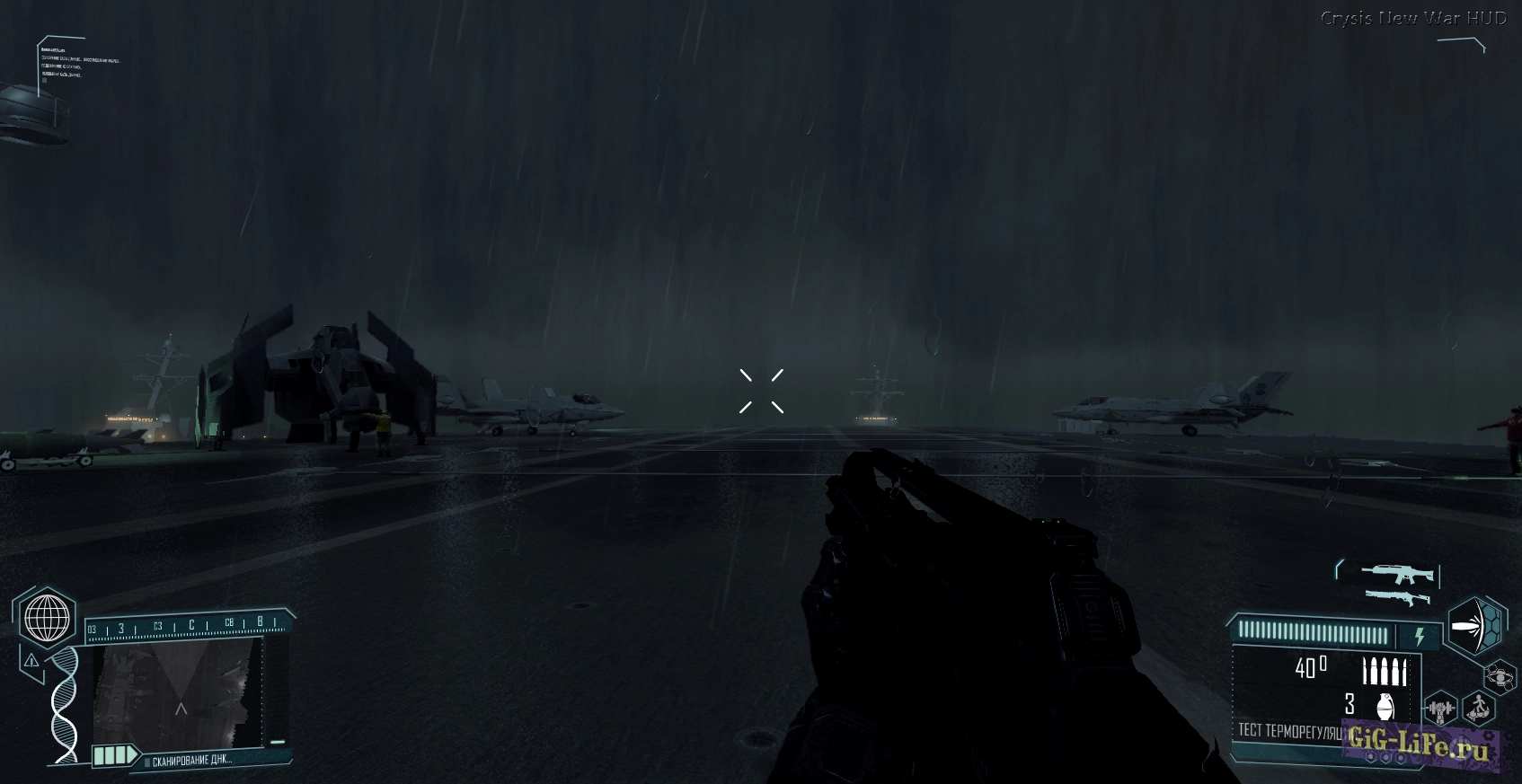The image size is (1522, 784).
Task: Select the grenade icon showing 3 grenades
Action: tap(1384, 707)
